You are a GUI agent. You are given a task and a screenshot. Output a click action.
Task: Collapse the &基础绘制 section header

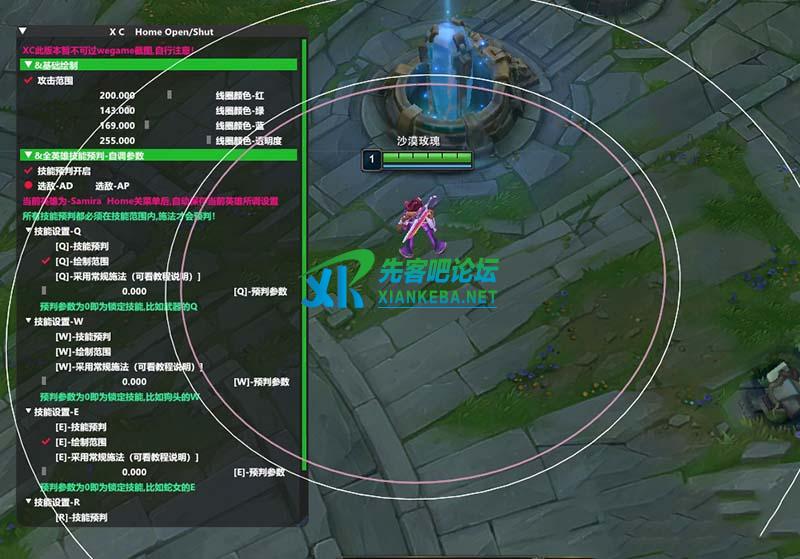pos(27,65)
